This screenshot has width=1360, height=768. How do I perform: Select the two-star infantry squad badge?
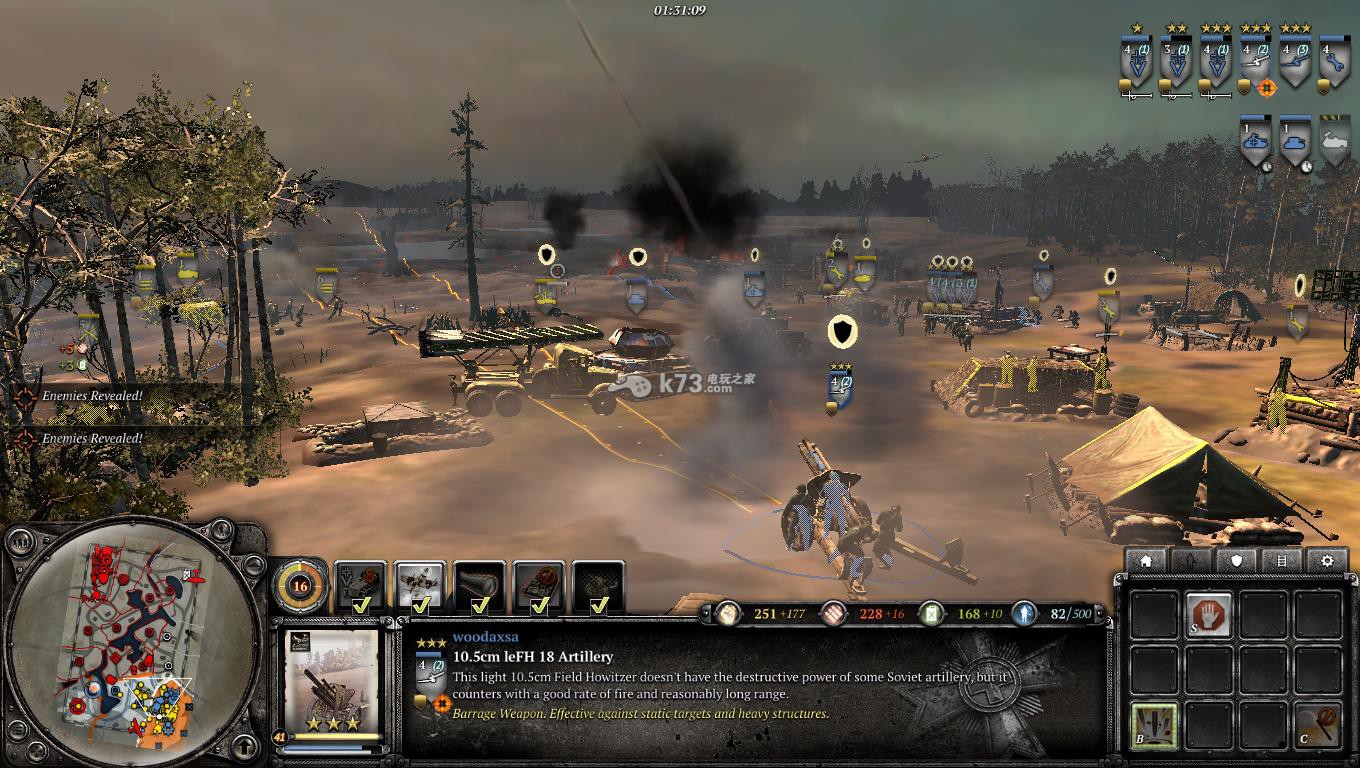point(1176,60)
